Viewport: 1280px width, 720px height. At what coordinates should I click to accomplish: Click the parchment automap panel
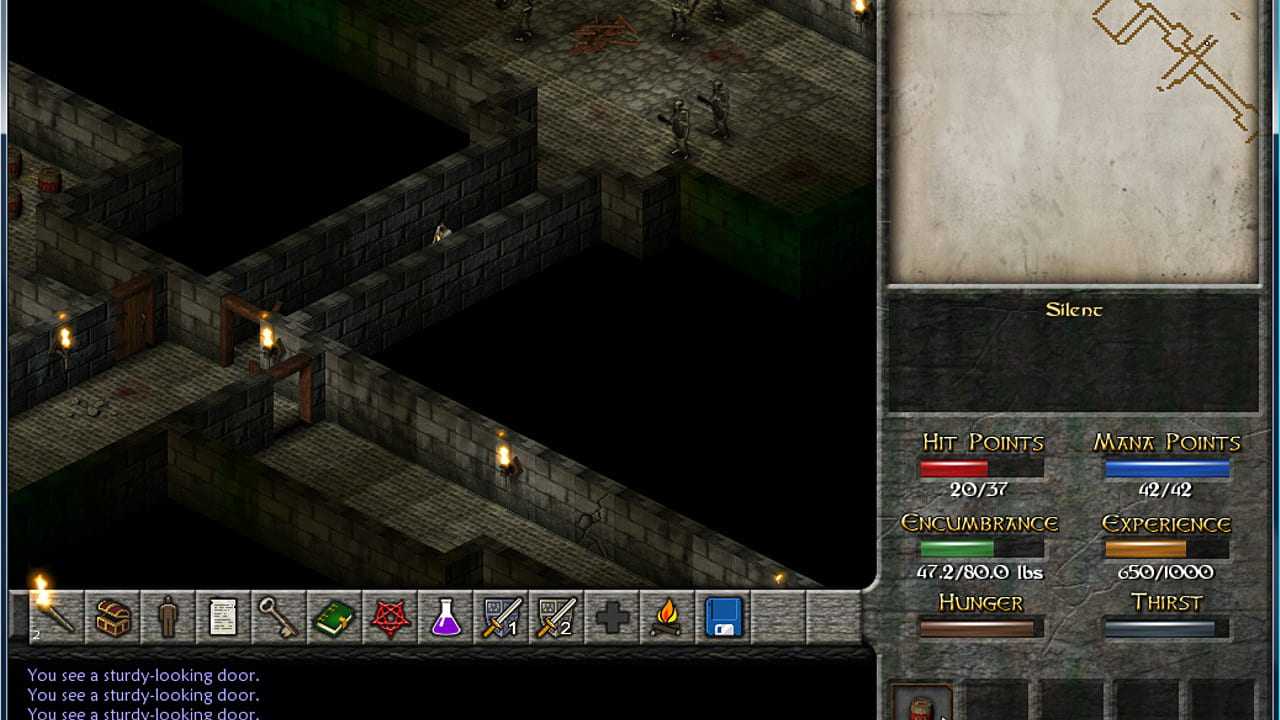click(1073, 140)
